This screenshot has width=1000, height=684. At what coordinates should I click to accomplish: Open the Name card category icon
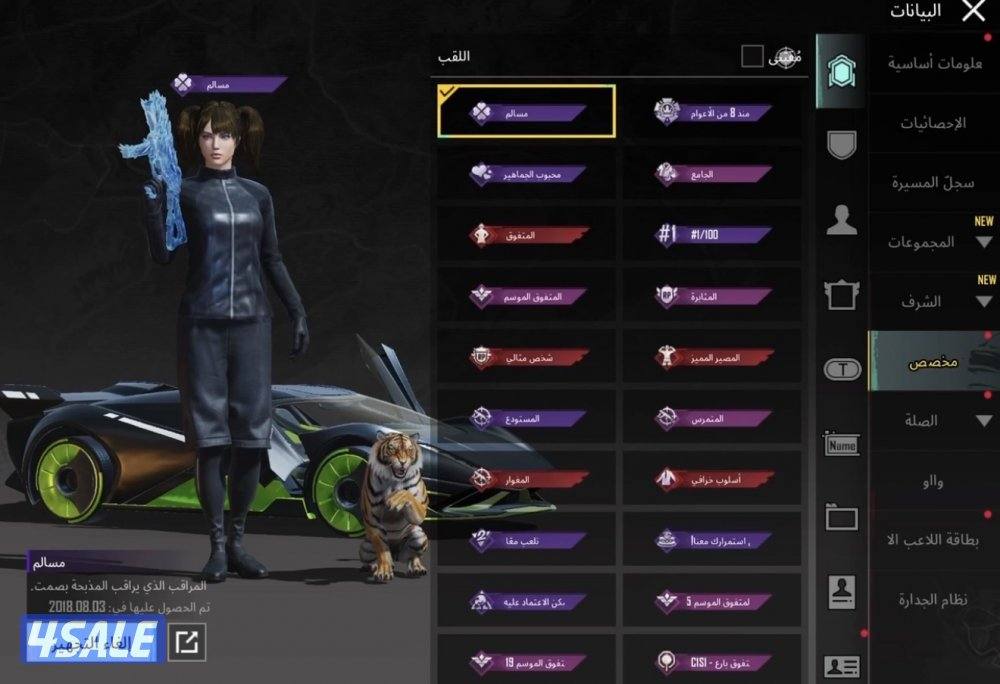(x=842, y=444)
